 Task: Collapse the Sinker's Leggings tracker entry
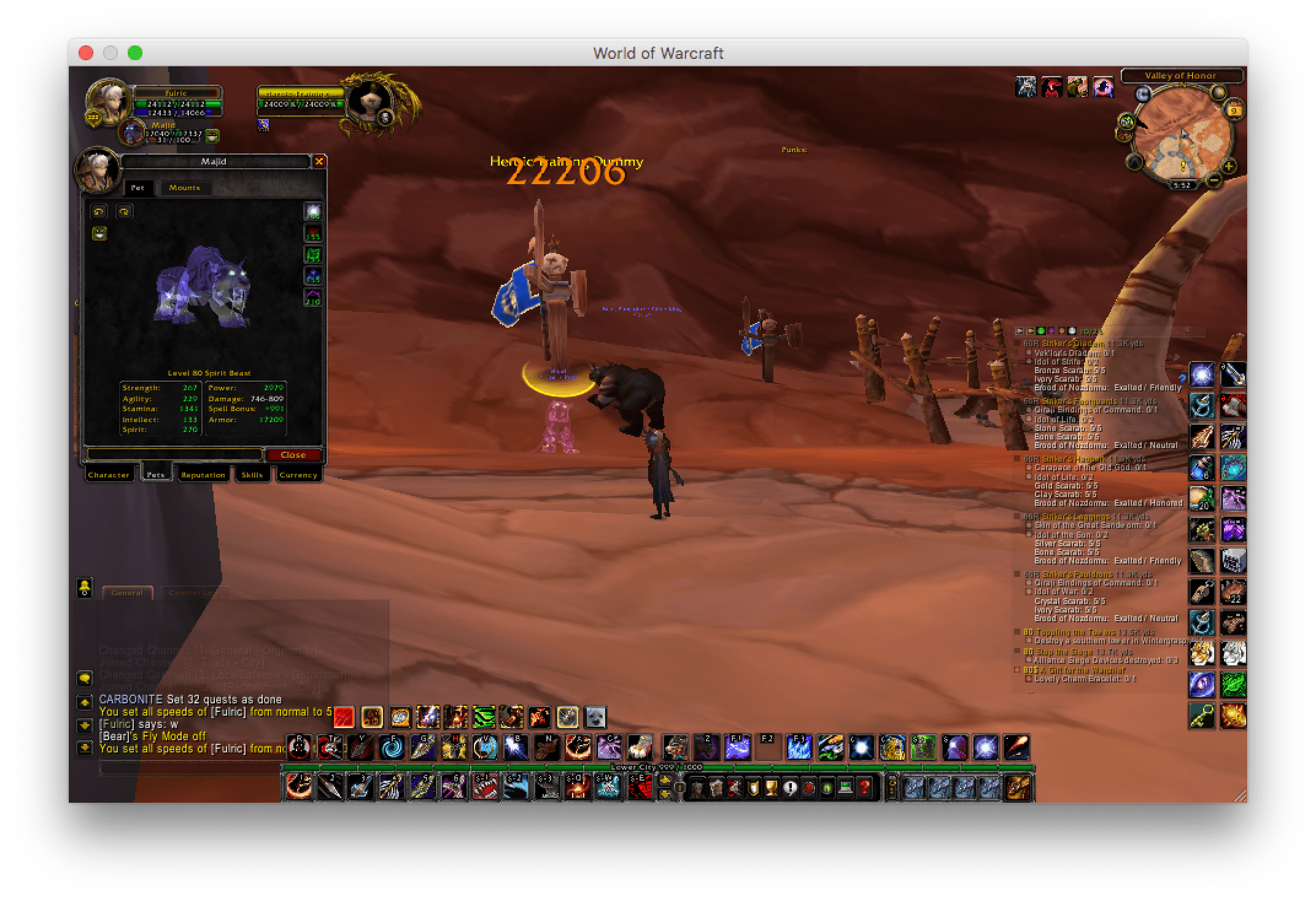(1016, 517)
